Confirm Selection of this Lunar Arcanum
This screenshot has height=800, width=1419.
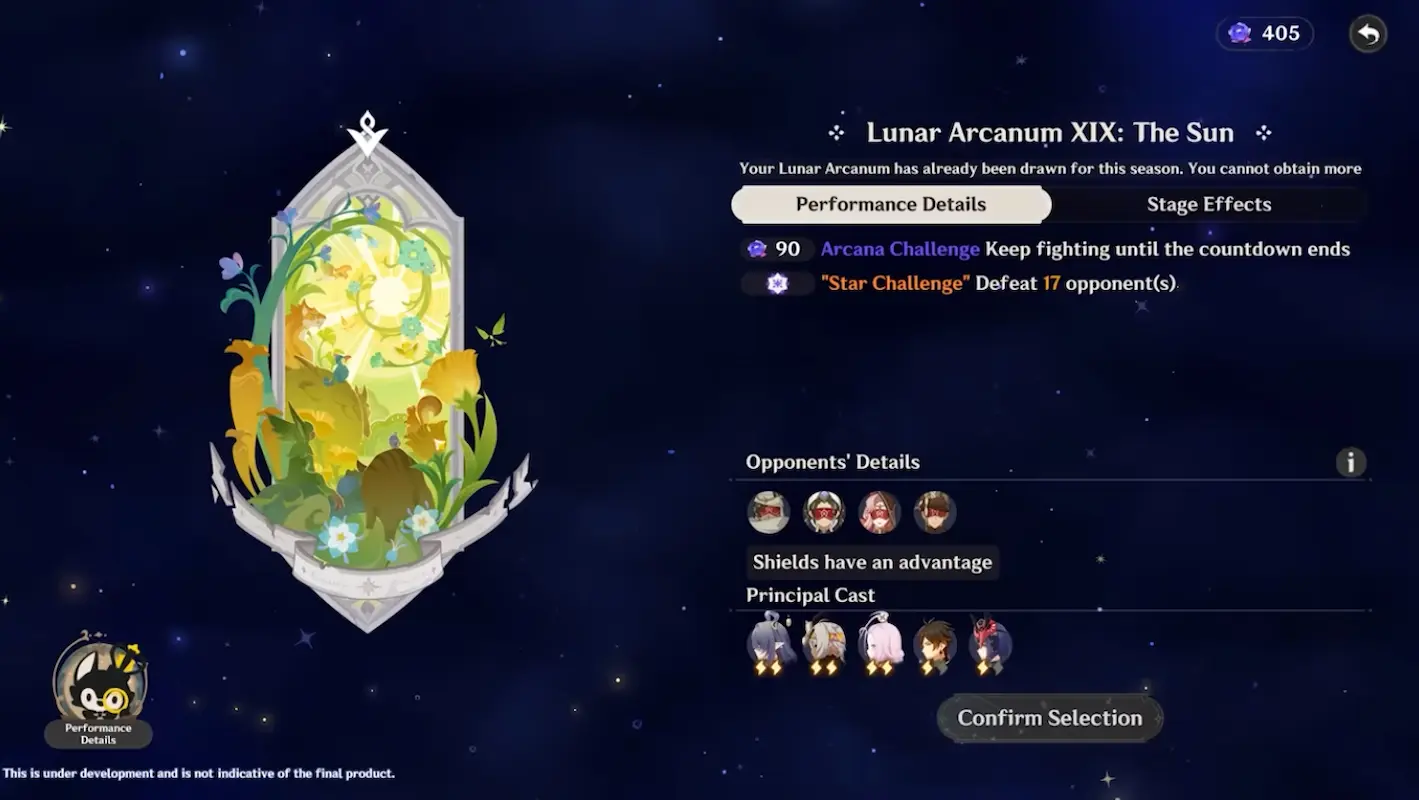1049,718
